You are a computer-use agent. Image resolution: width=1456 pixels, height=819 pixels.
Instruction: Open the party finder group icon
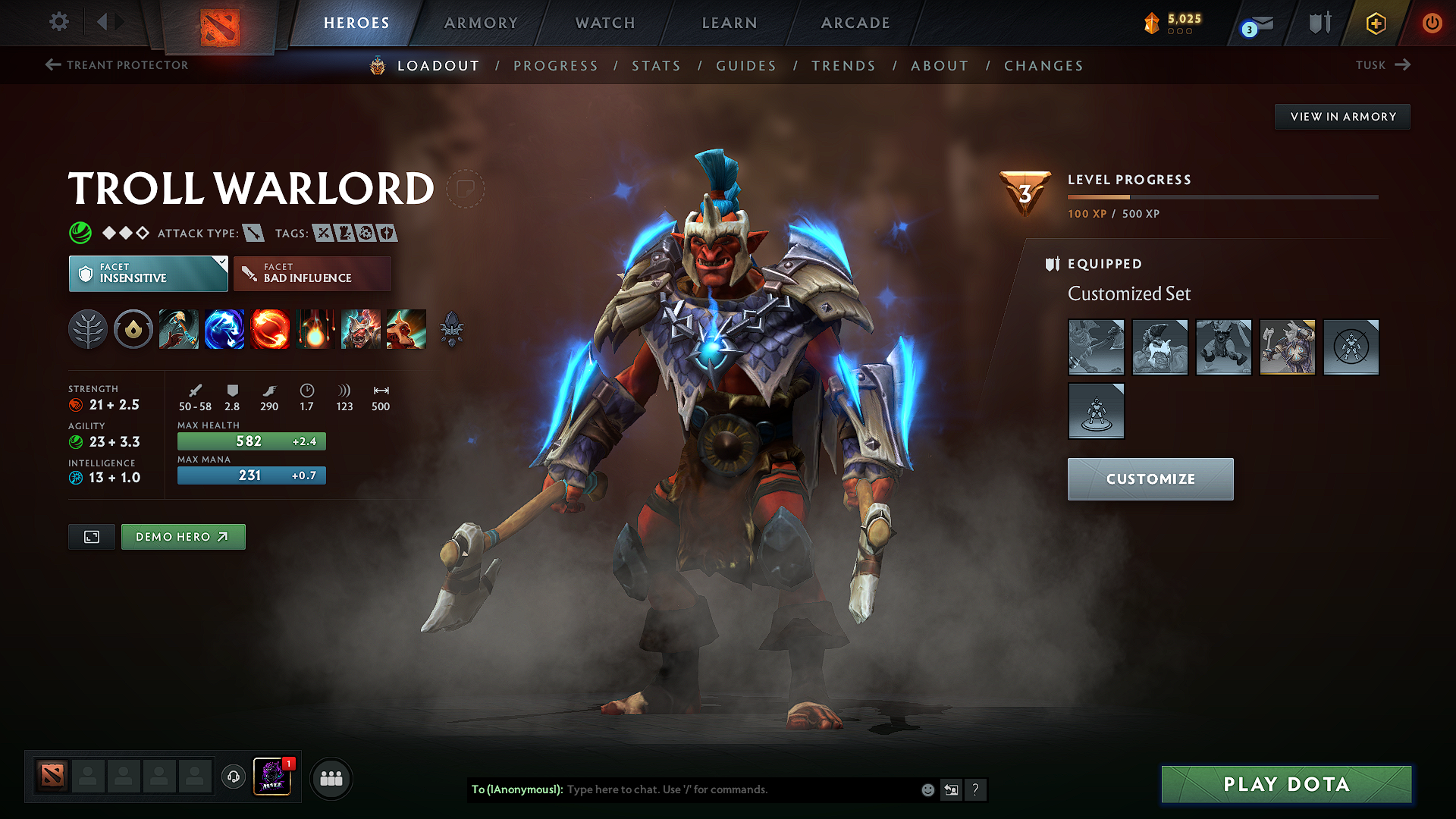[x=331, y=778]
